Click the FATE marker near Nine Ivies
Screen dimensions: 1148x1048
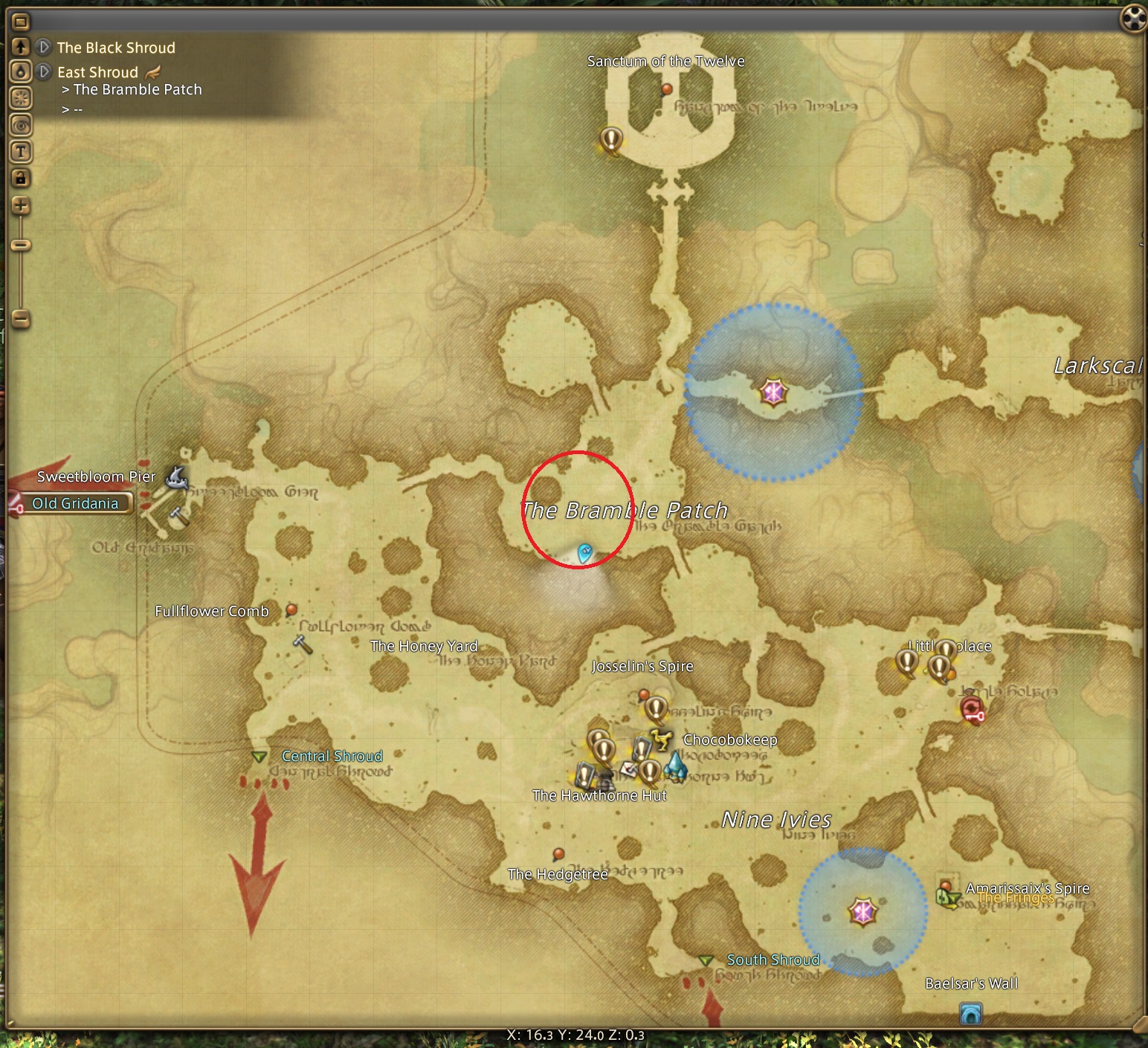point(862,911)
